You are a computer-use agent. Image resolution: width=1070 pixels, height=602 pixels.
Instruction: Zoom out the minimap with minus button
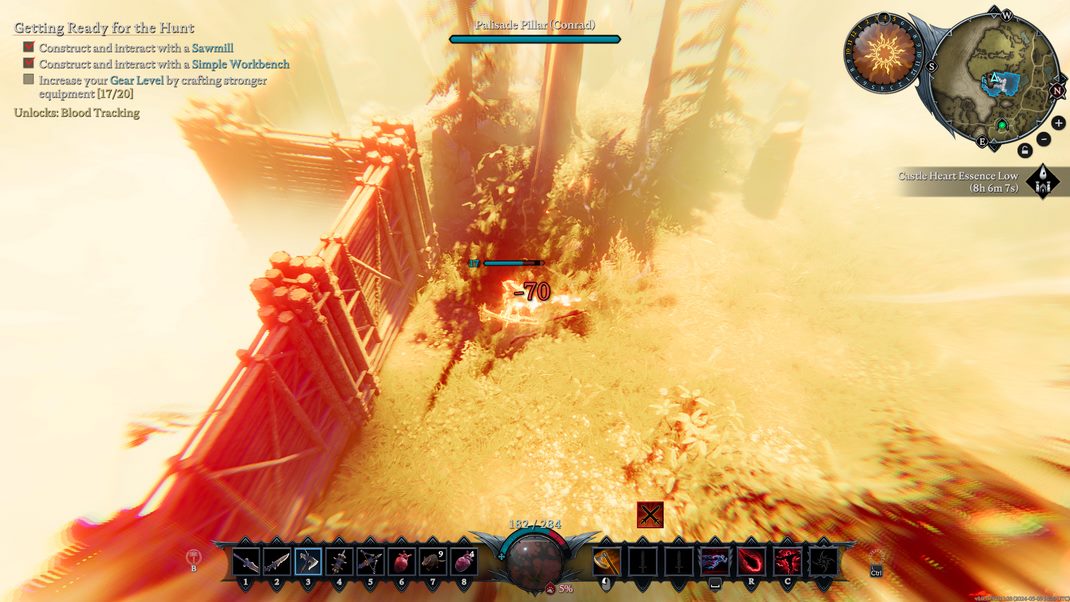(x=1044, y=139)
